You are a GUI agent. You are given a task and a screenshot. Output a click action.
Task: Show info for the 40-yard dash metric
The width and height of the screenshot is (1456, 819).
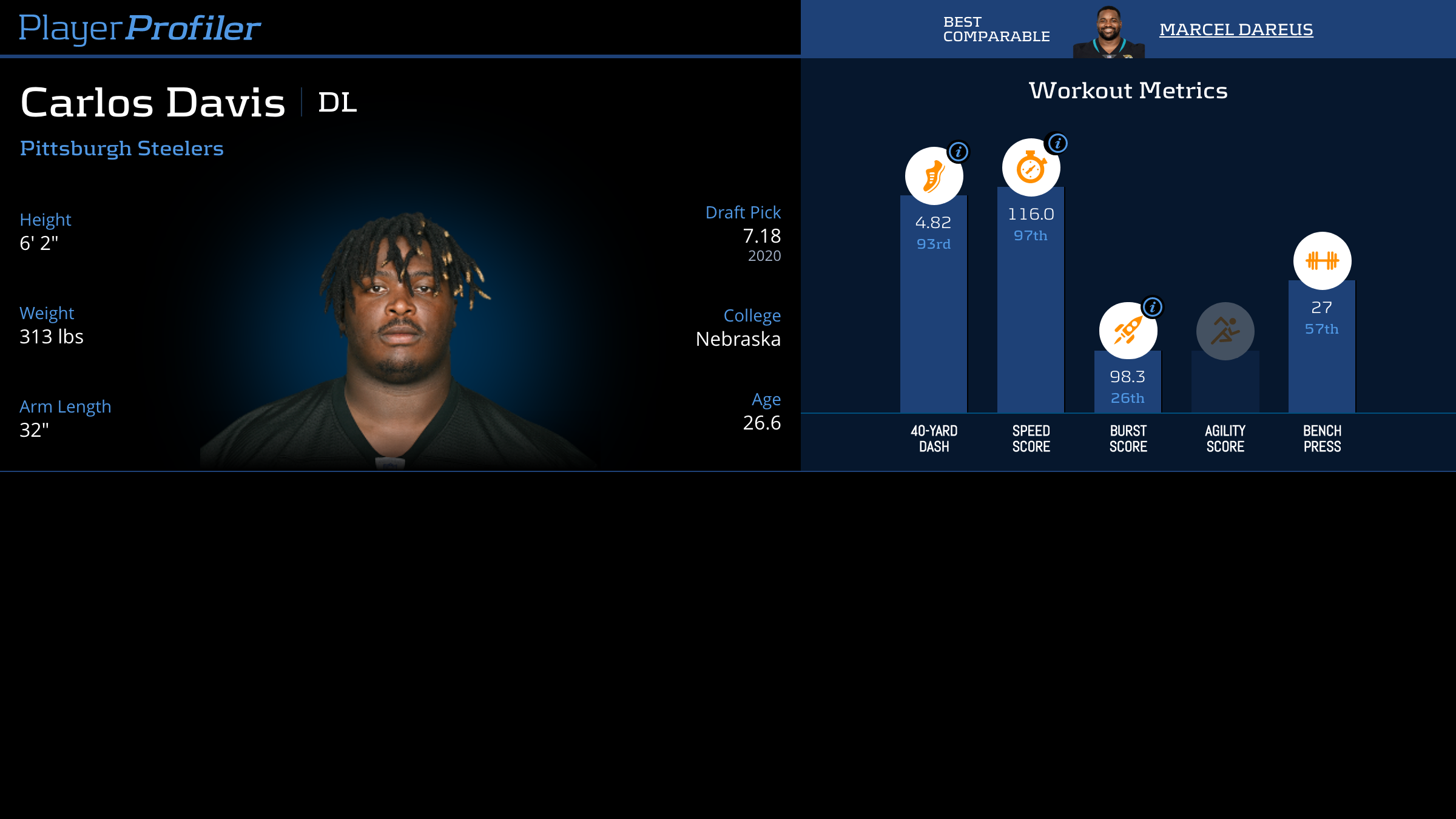[959, 152]
